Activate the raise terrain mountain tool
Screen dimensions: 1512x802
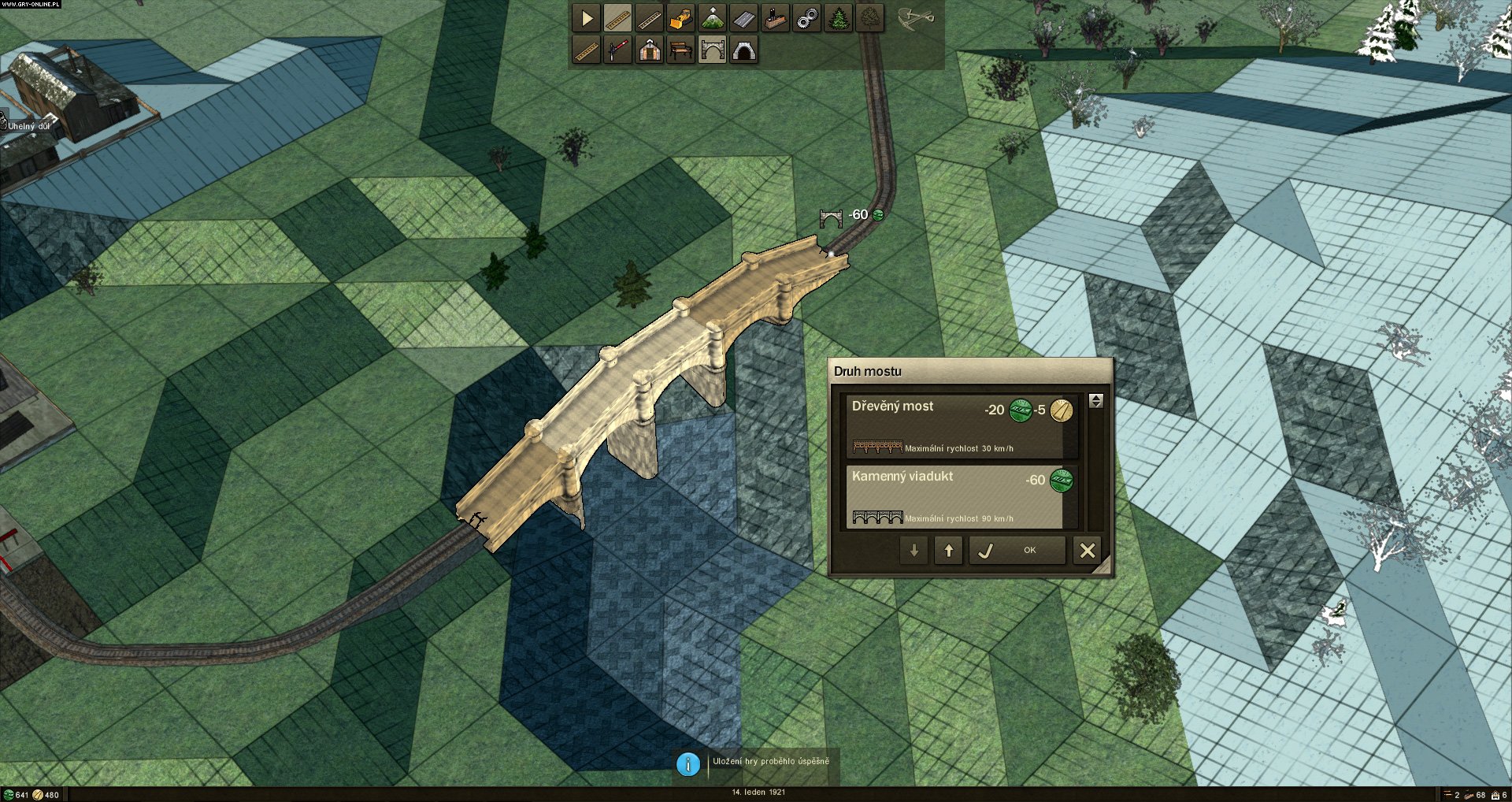coord(713,19)
